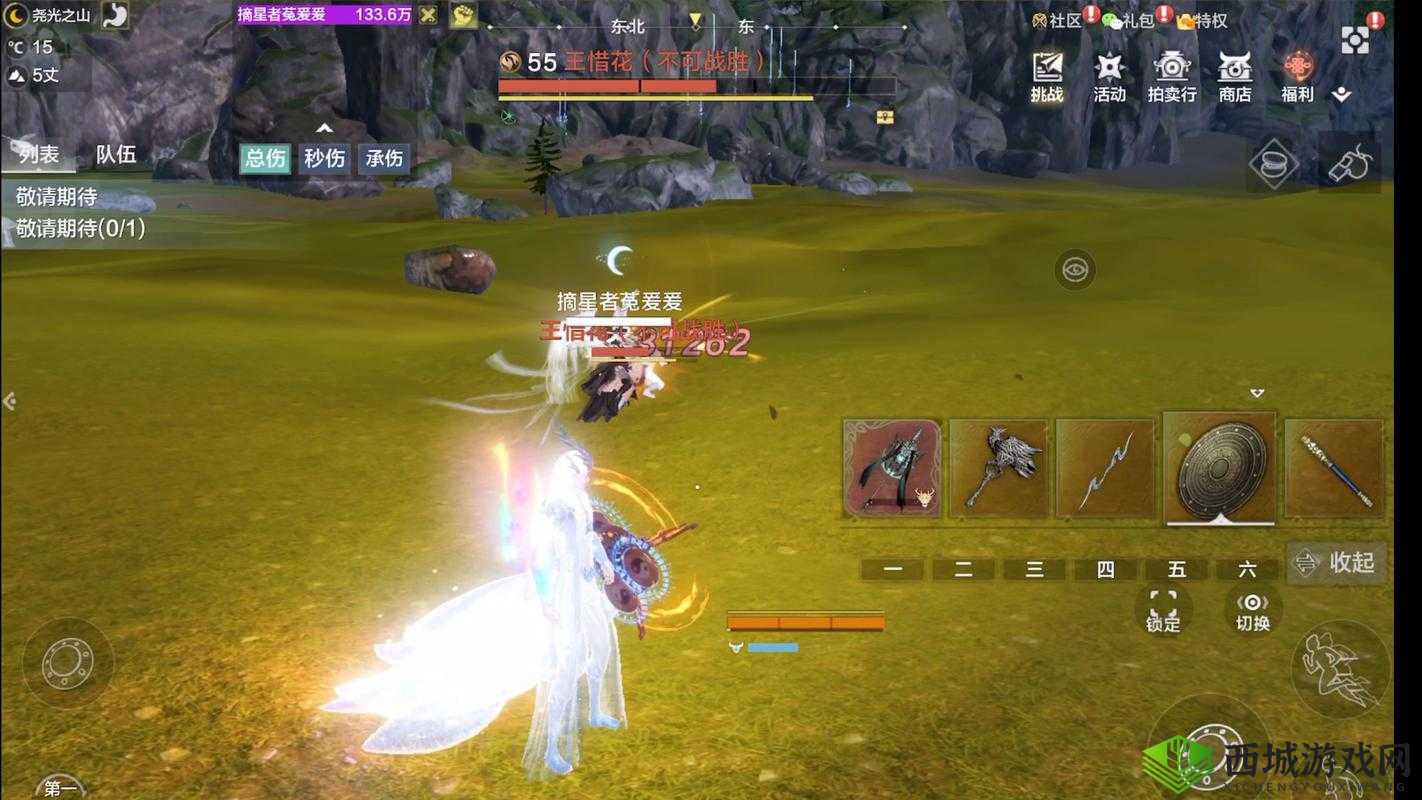Select weapon slot 三 (three)
This screenshot has height=800, width=1422.
pos(1034,569)
